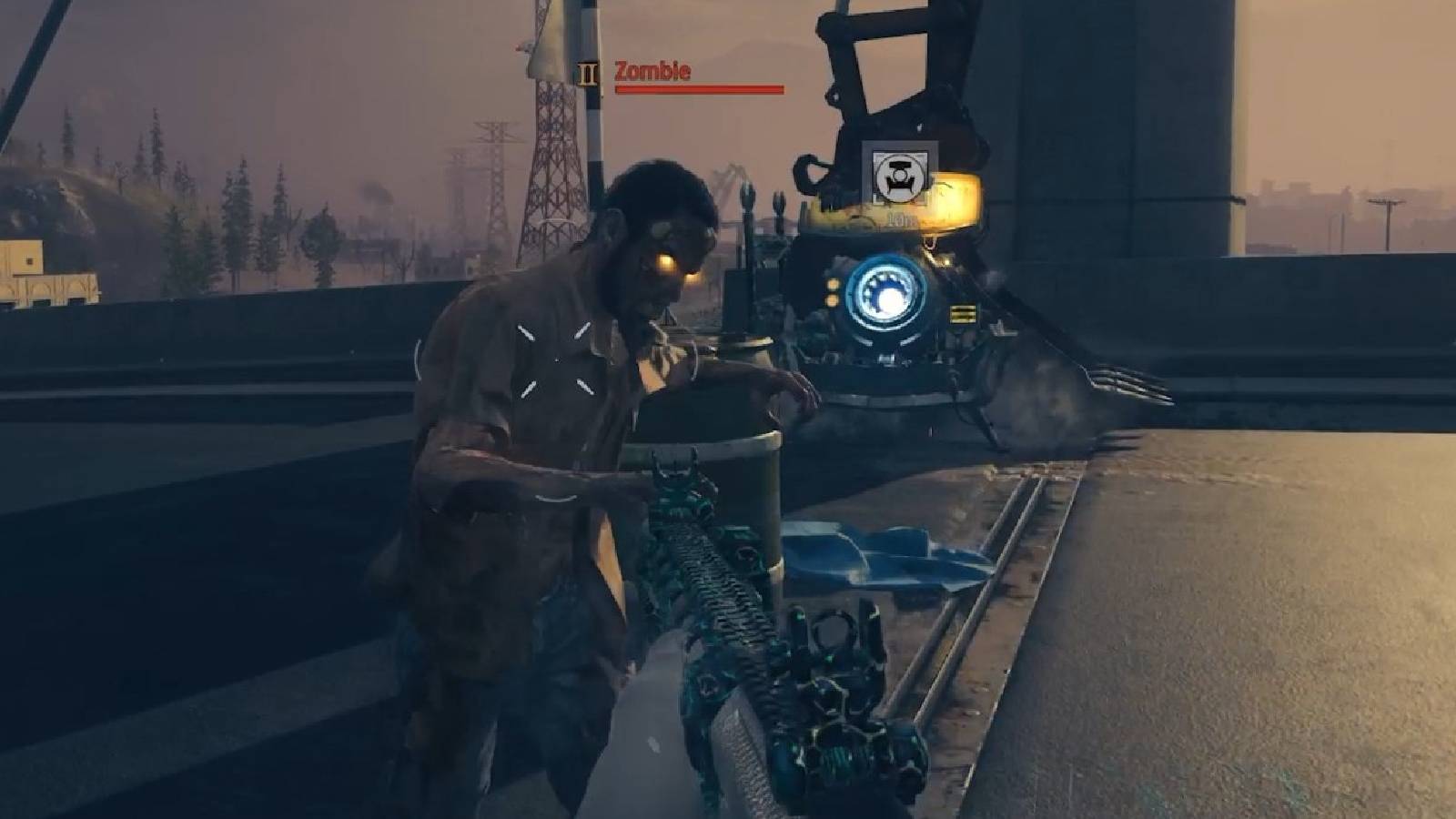Open the 10m distance readout details
The width and height of the screenshot is (1456, 819).
click(901, 217)
